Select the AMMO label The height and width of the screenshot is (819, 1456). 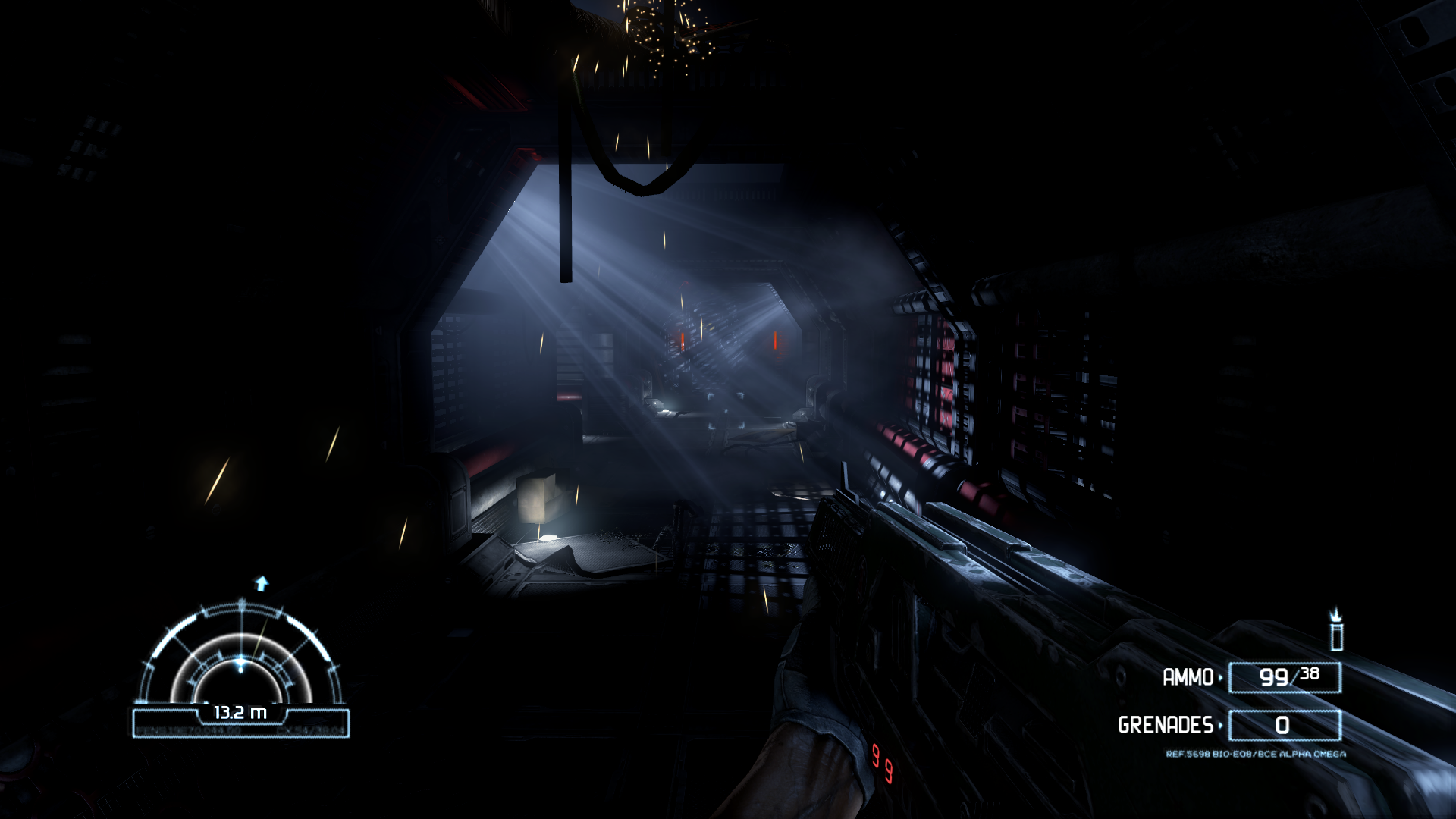pos(1188,677)
